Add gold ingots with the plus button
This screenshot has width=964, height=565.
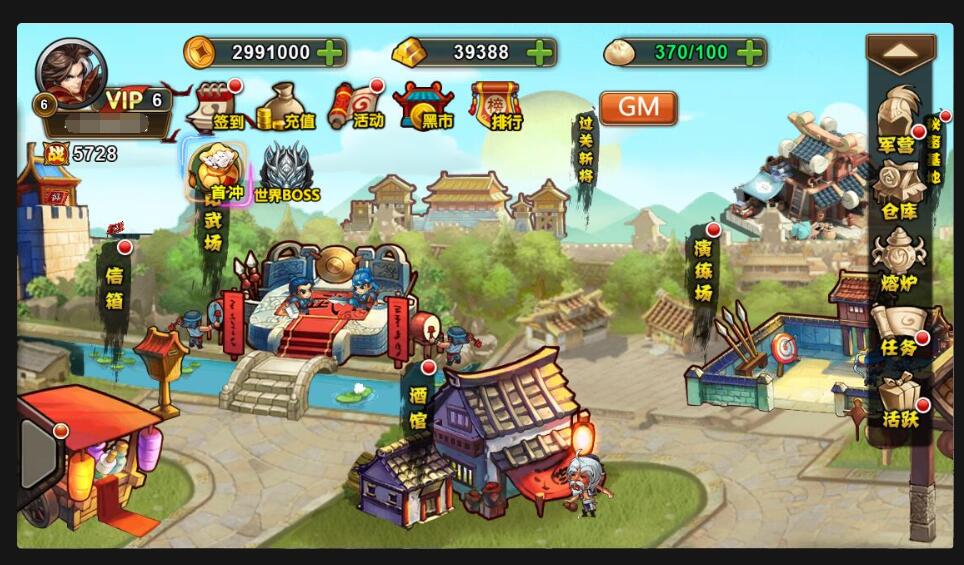click(x=539, y=52)
